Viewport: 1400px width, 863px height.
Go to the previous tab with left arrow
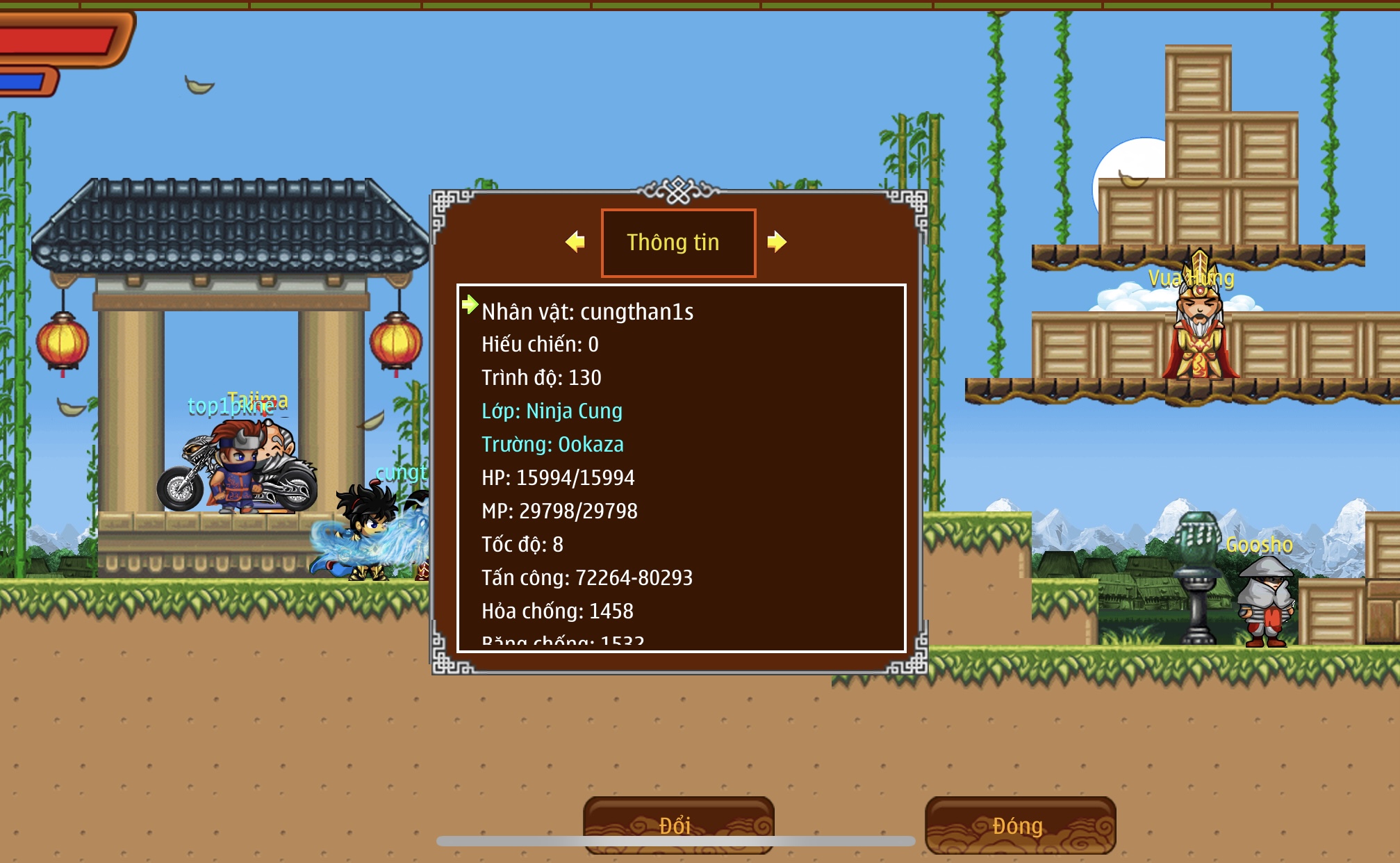[x=575, y=242]
